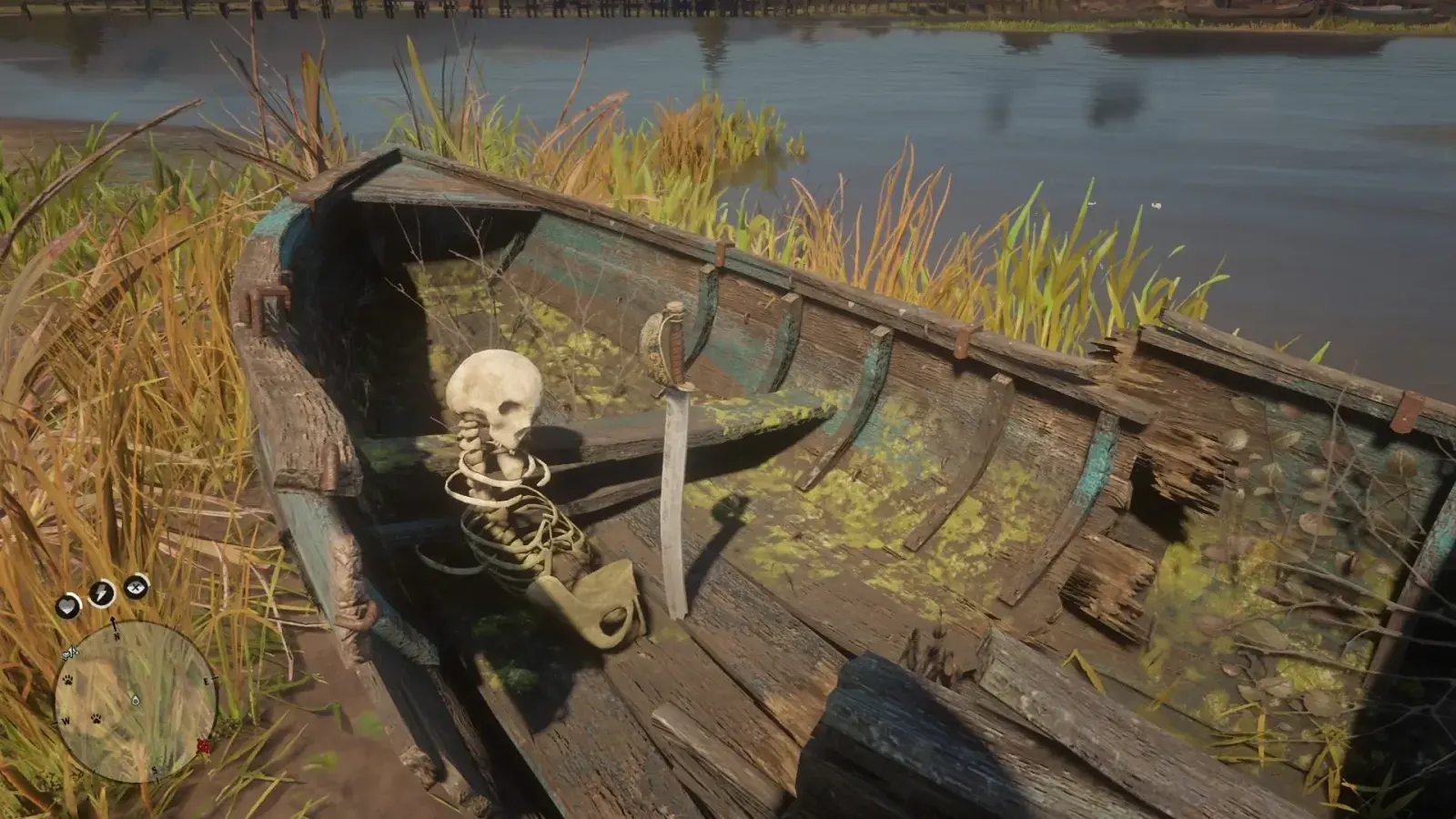Click the circular minimap
This screenshot has height=819, width=1456.
135,701
